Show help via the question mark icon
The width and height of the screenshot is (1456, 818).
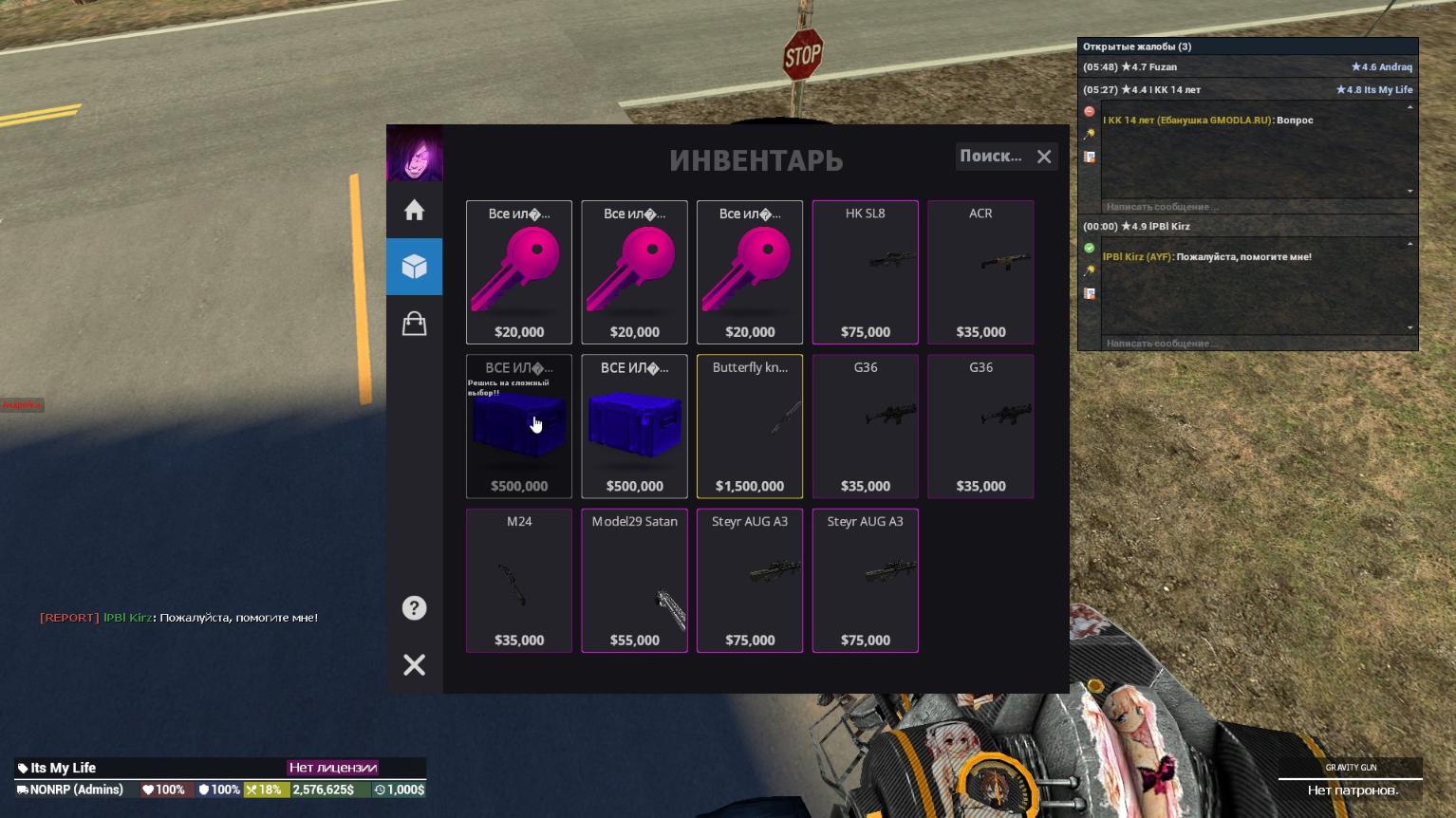[414, 608]
